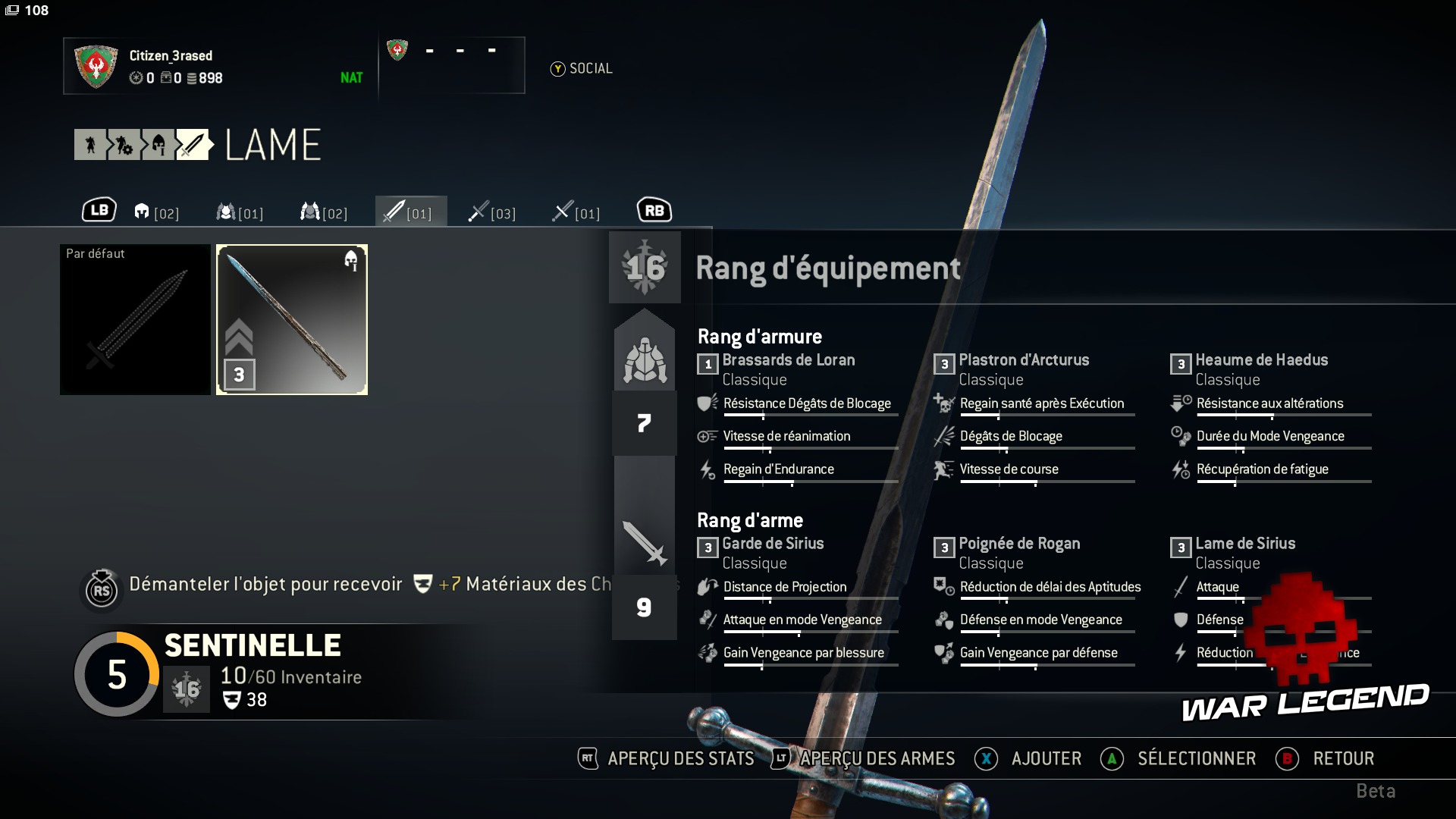Open the hero customization breadcrumb with gear

click(x=124, y=145)
